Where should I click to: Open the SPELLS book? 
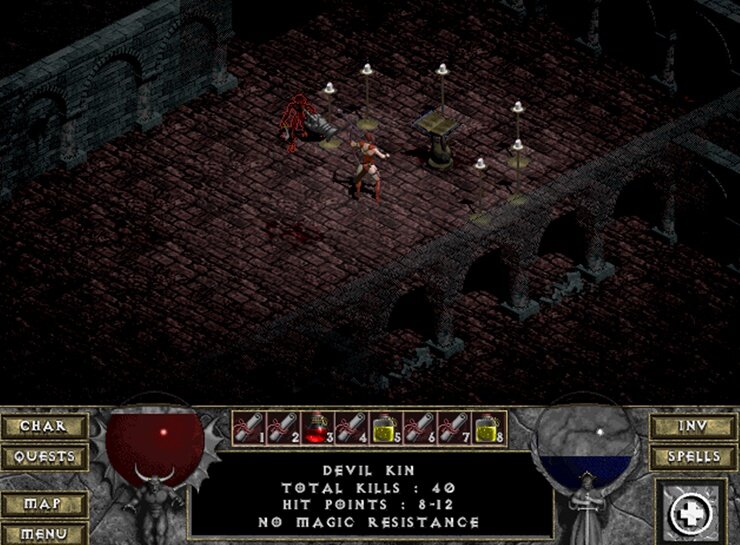[x=694, y=457]
